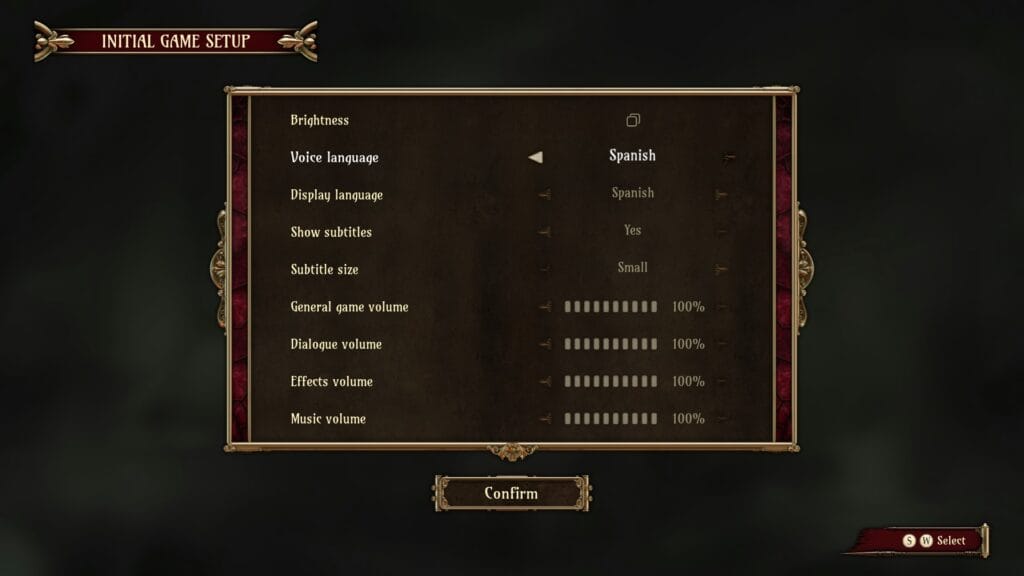
Task: Click the Effects volume bar
Action: (611, 381)
